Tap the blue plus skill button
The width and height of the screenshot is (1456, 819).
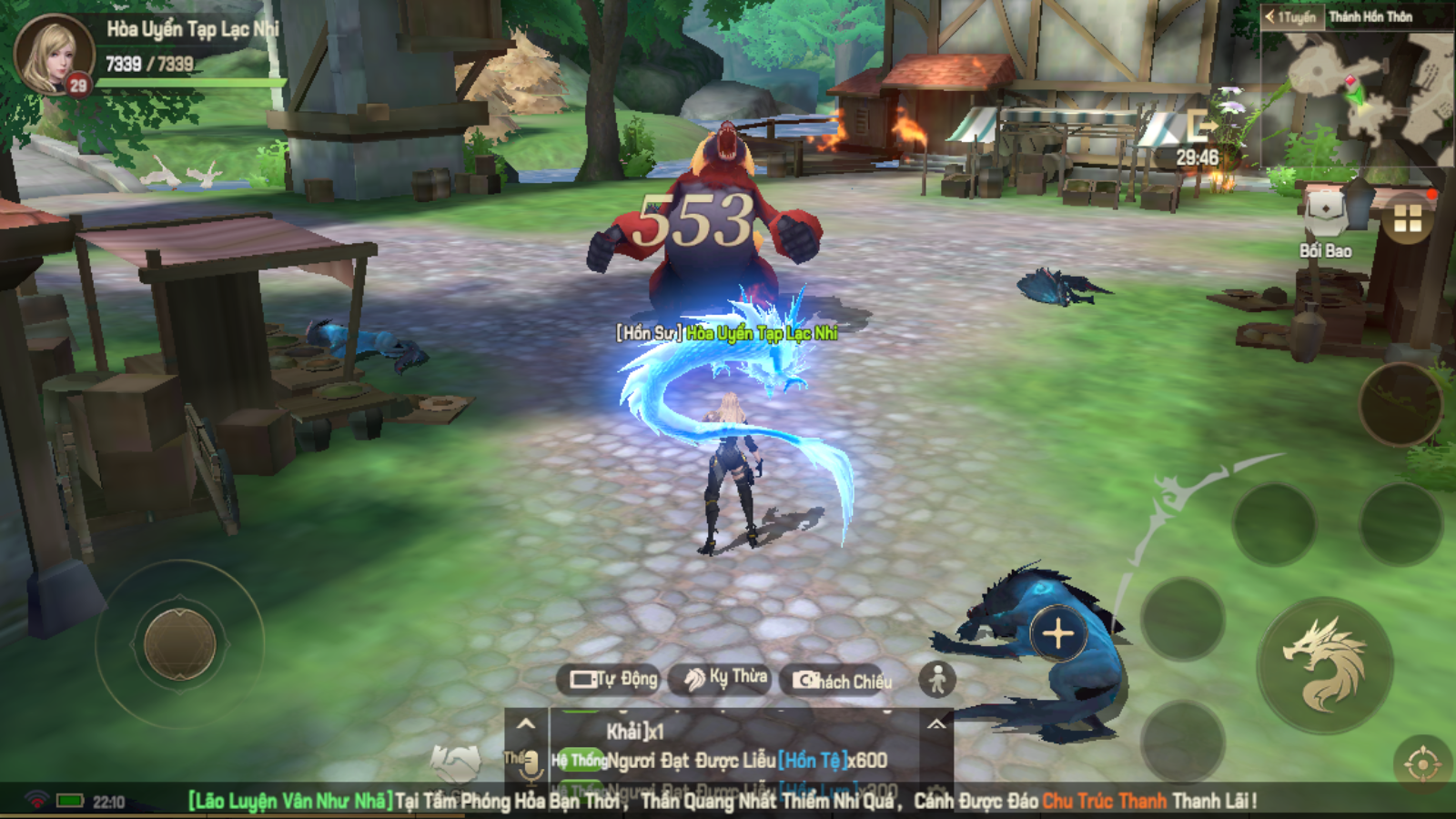tap(1058, 633)
